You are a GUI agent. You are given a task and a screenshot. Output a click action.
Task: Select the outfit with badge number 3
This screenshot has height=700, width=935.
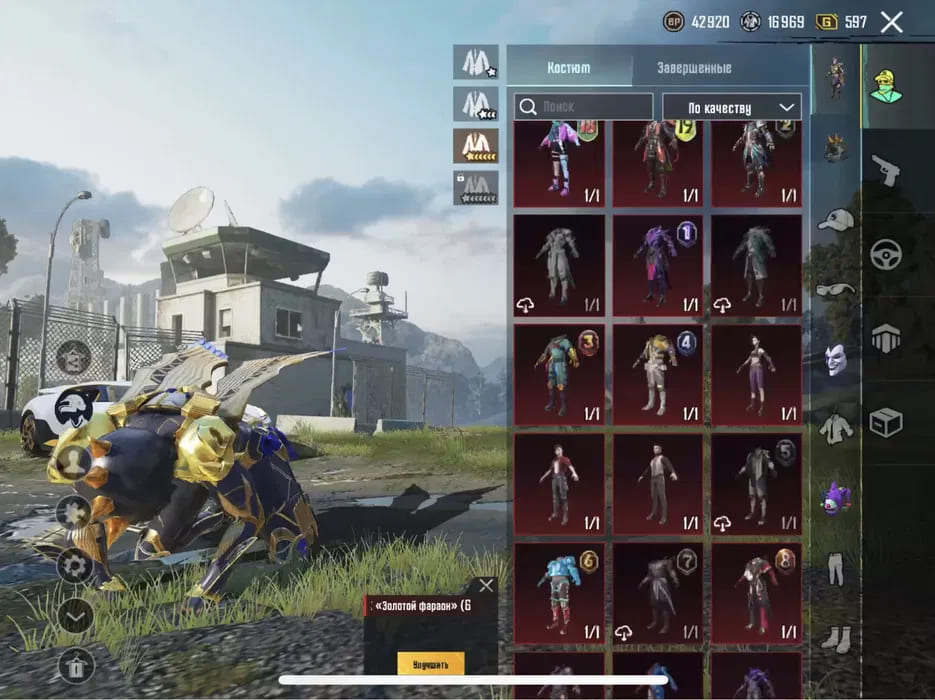click(559, 373)
